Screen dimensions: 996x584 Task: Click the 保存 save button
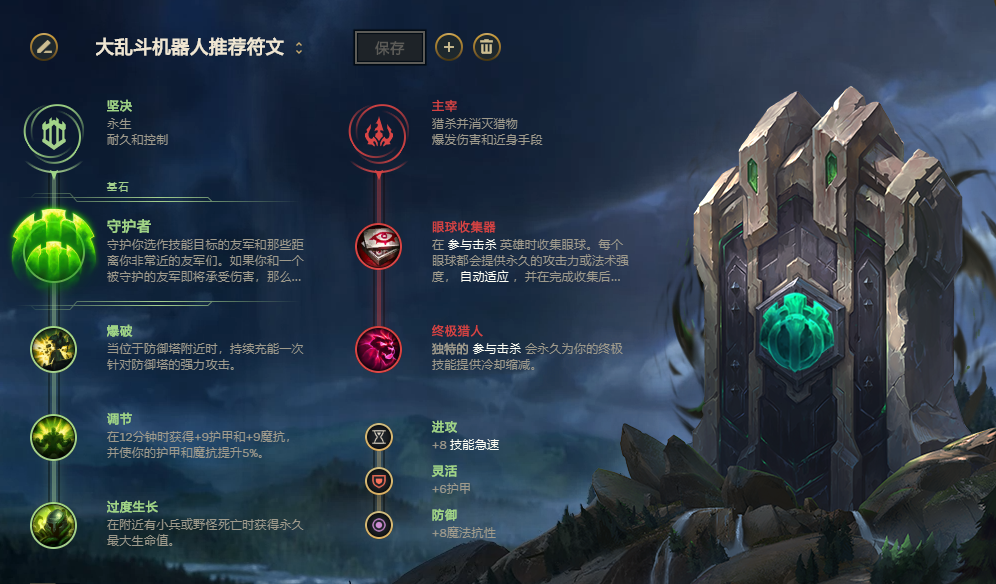pos(390,47)
